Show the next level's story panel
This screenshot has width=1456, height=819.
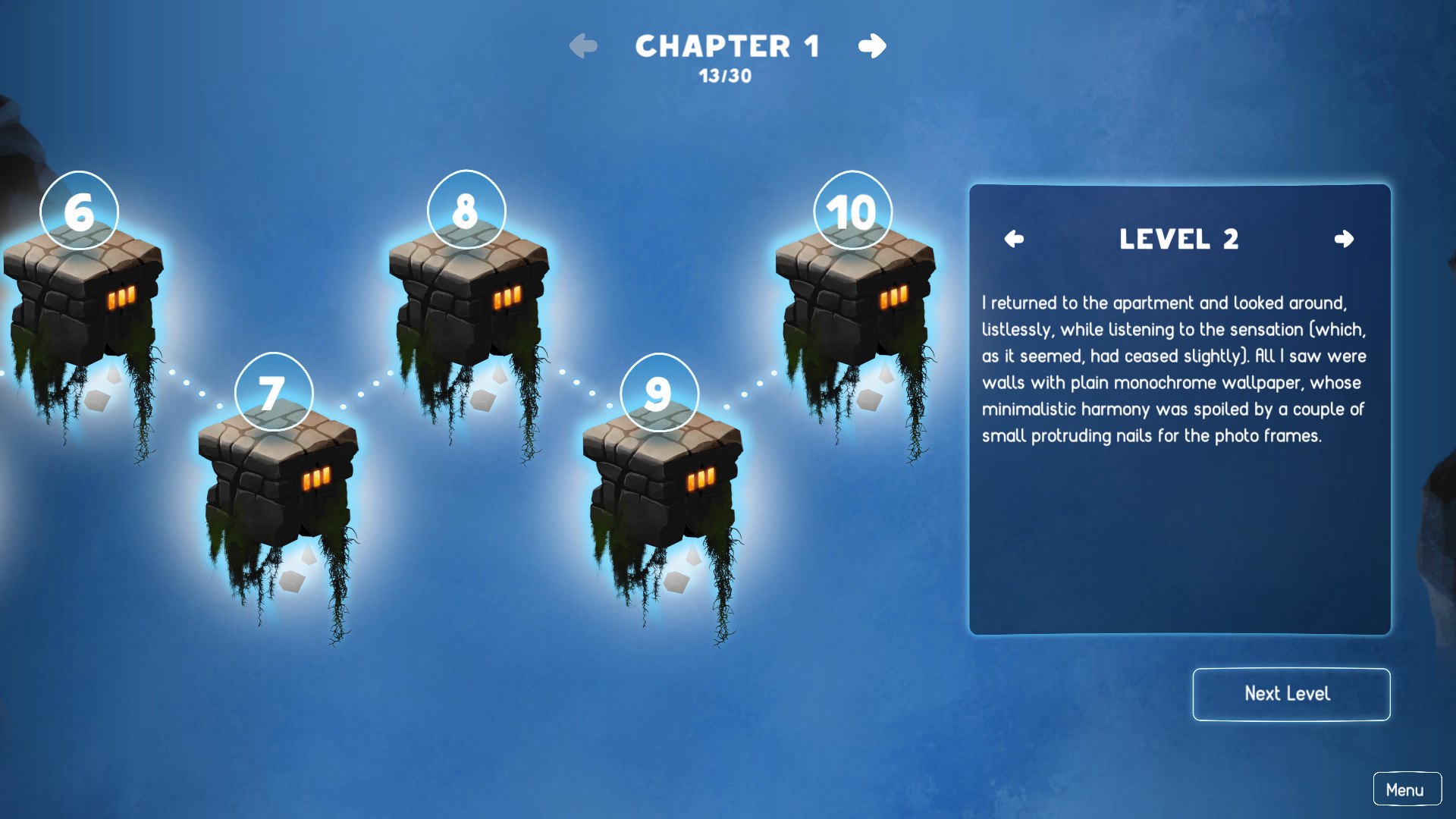(1344, 240)
